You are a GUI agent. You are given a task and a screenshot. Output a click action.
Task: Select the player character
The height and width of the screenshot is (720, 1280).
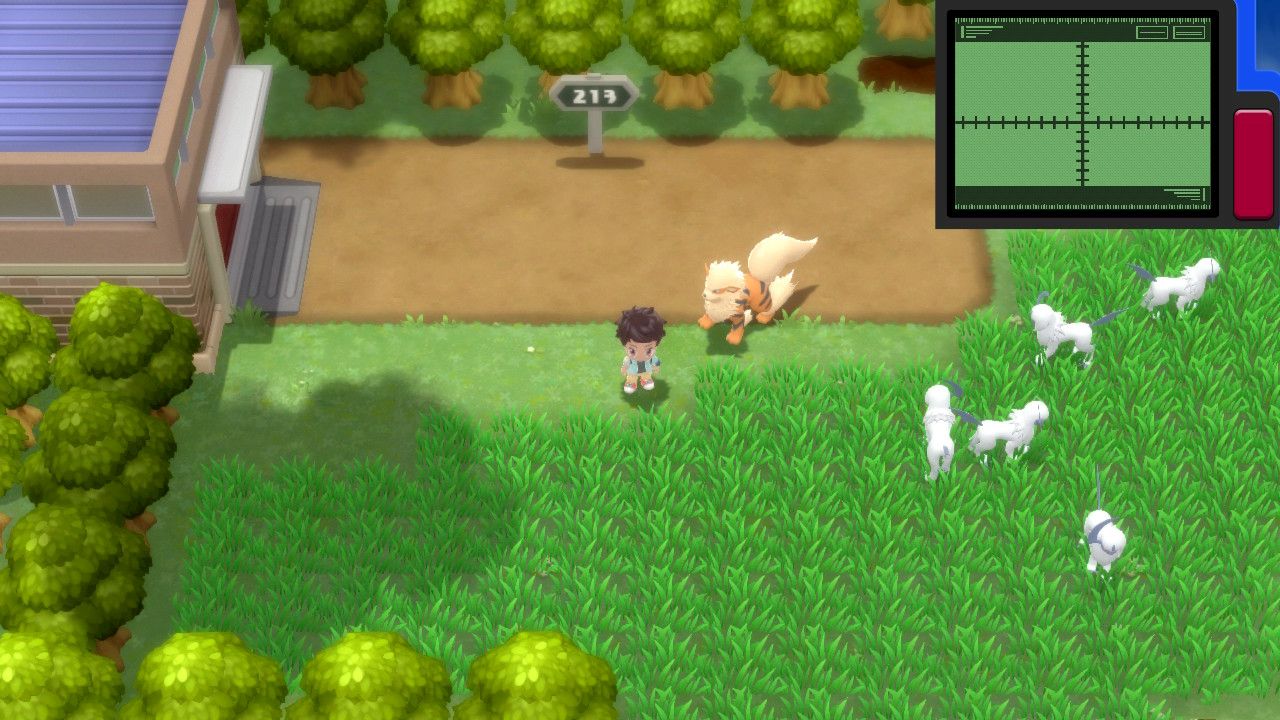click(x=641, y=350)
